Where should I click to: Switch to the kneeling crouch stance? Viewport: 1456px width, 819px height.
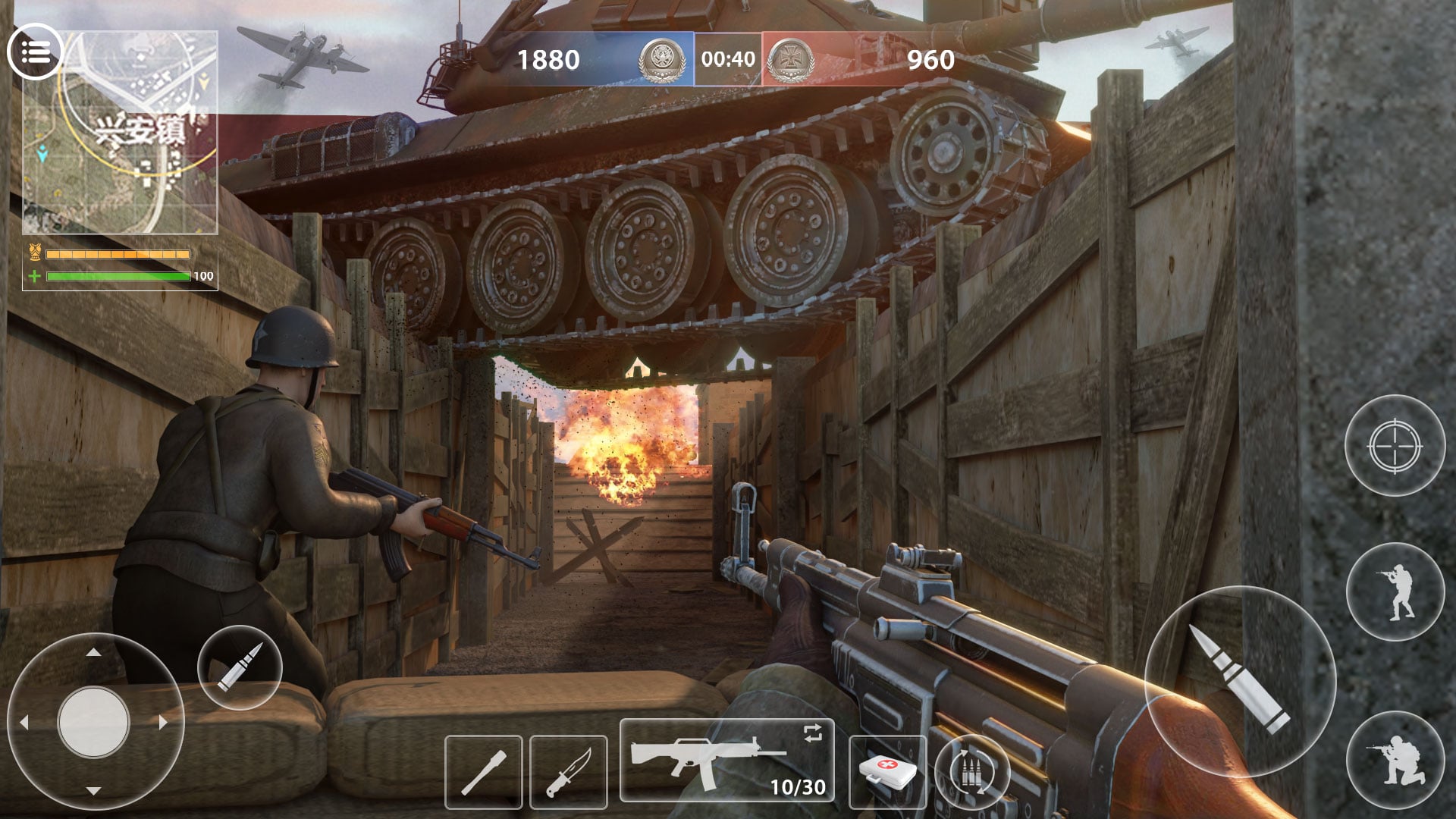coord(1395,760)
